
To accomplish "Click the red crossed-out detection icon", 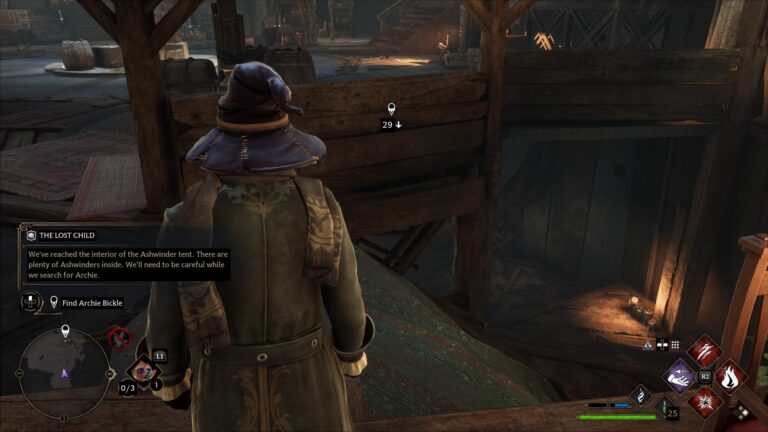I will (x=120, y=338).
